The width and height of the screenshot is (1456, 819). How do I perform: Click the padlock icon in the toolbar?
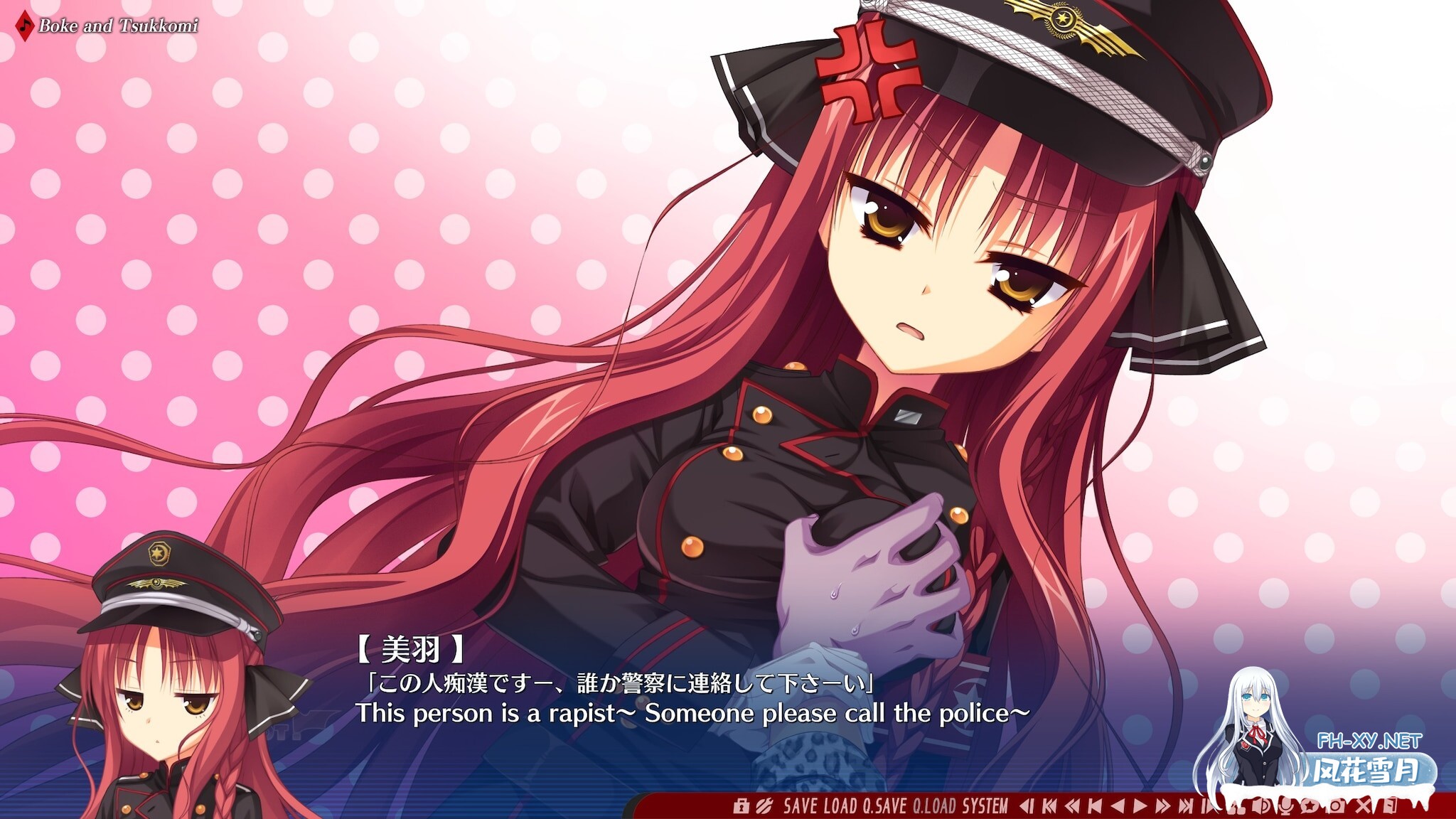(742, 806)
